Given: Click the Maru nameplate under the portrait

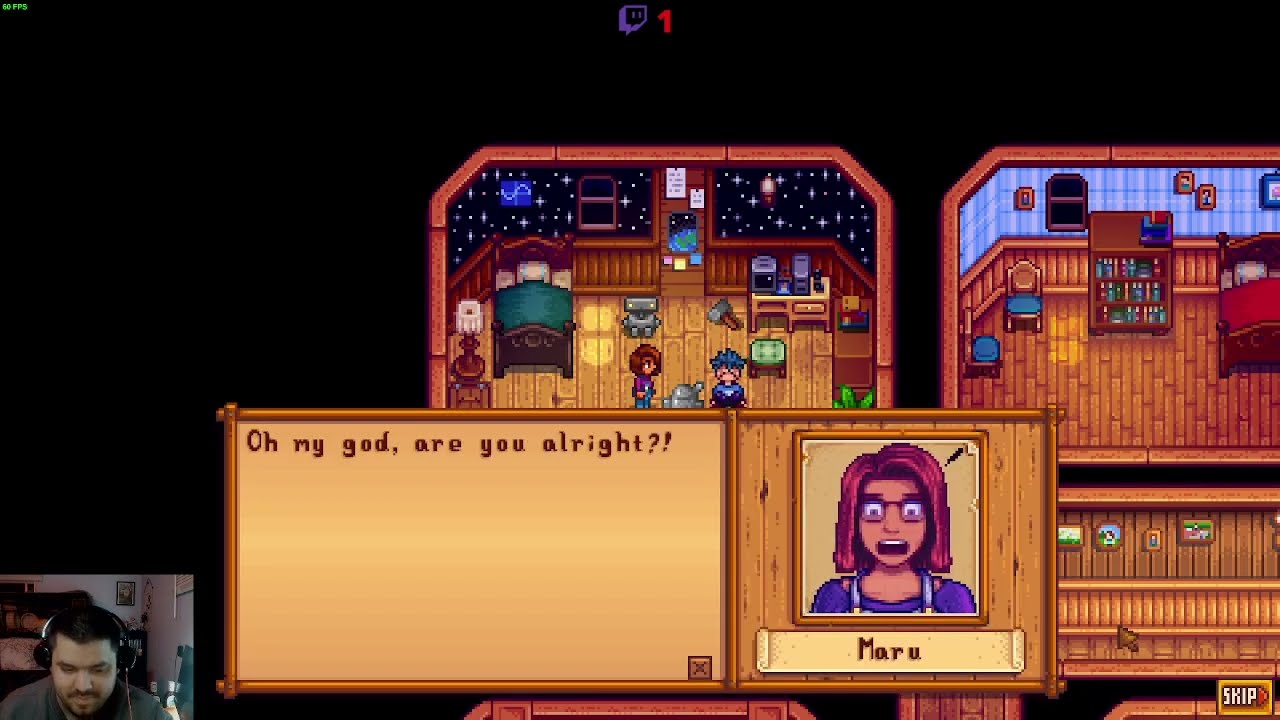Looking at the screenshot, I should pos(890,651).
